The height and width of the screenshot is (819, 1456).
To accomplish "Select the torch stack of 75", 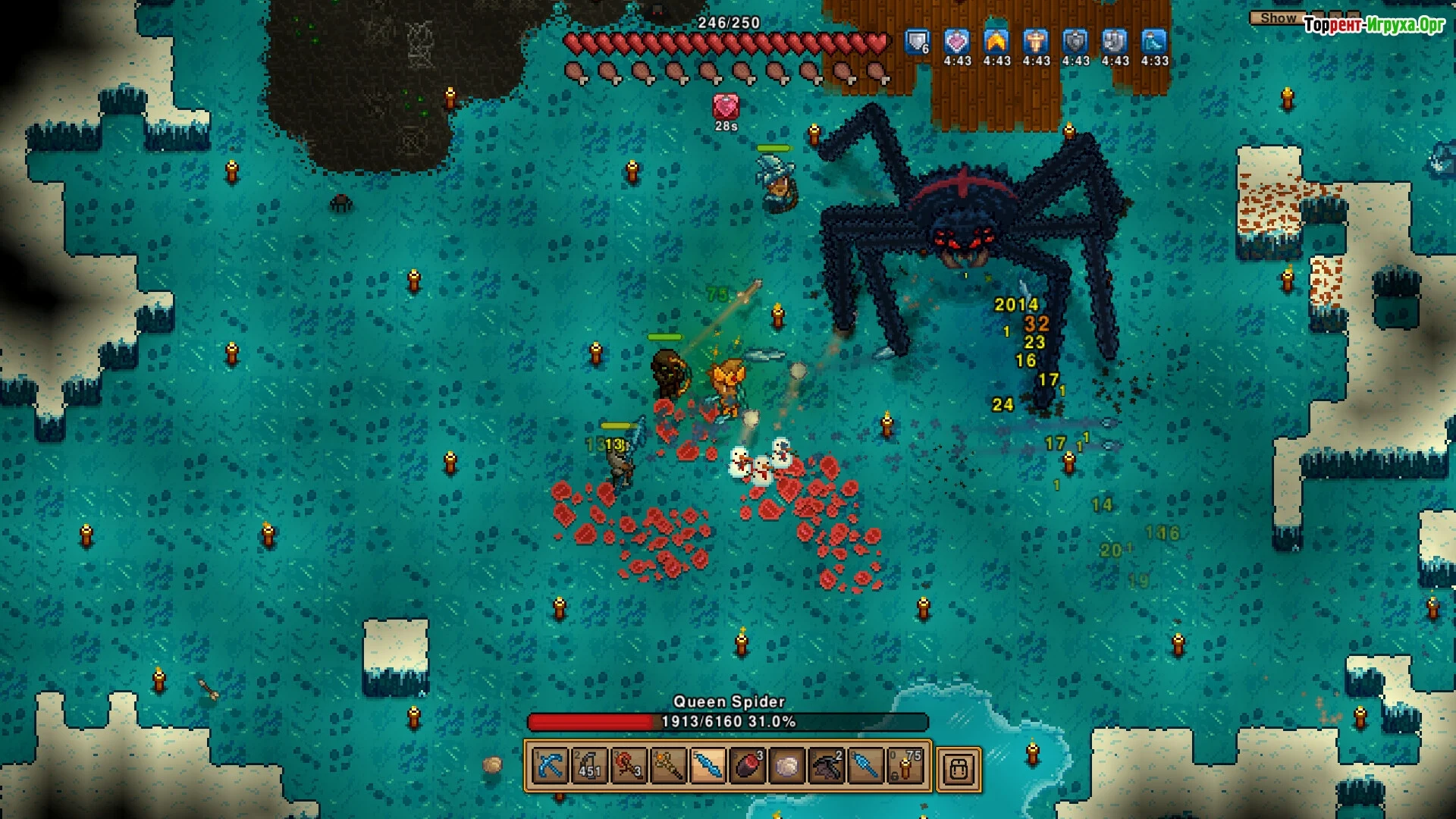I will (905, 767).
